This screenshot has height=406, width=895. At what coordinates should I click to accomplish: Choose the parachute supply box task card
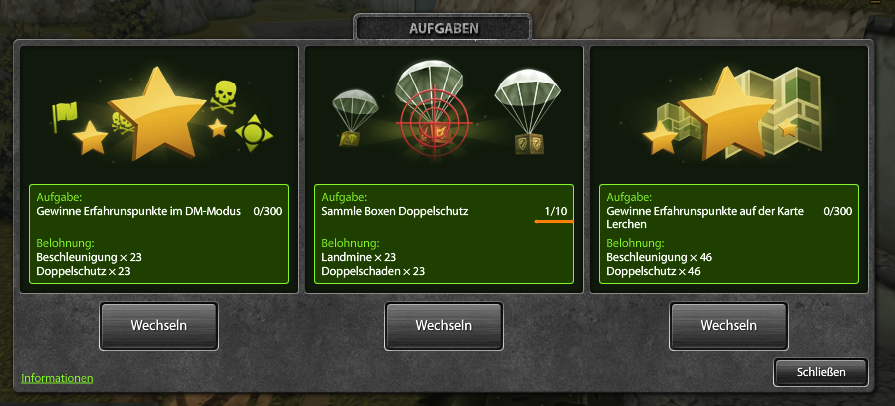444,168
